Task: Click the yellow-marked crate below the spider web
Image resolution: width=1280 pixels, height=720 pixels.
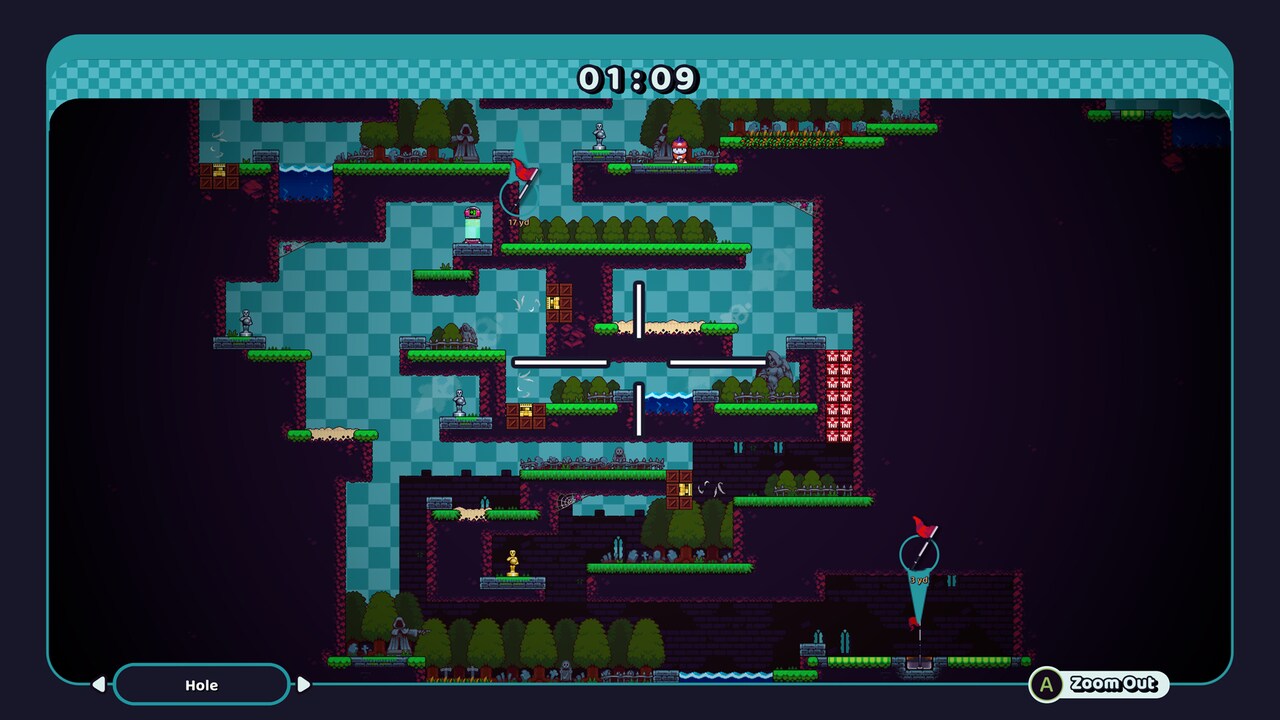Action: click(x=684, y=490)
